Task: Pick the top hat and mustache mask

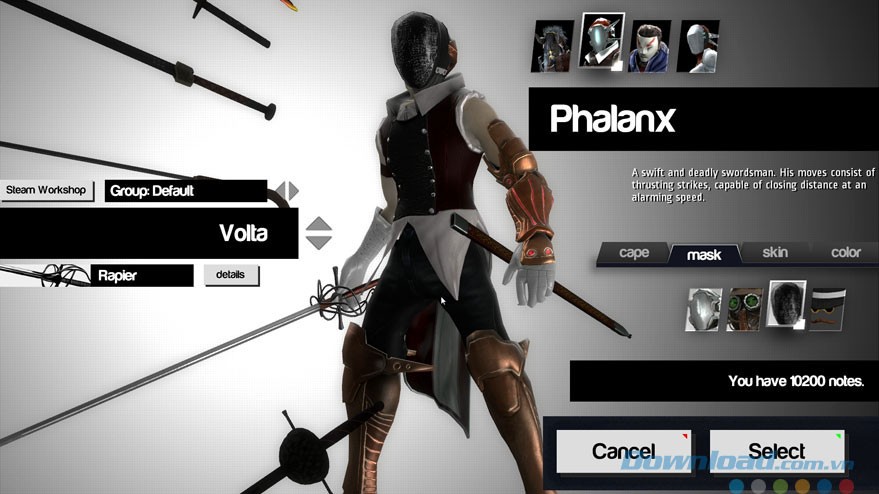Action: (826, 308)
